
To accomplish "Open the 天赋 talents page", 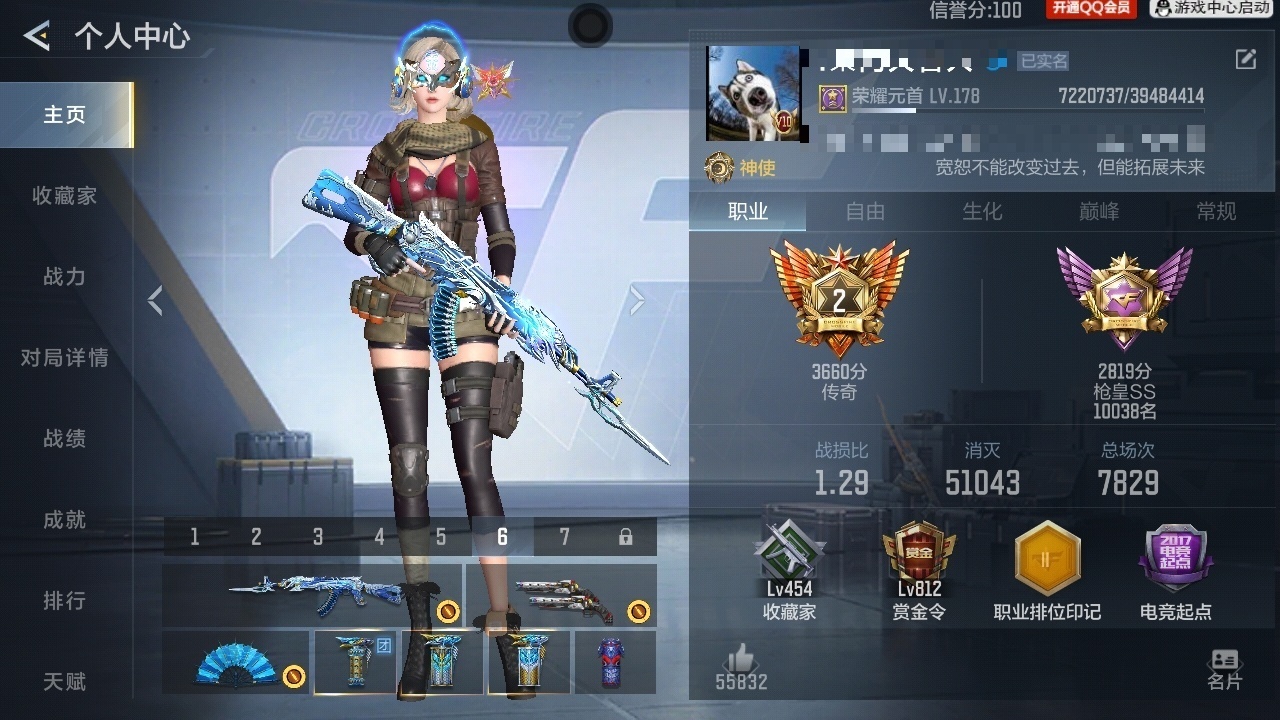I will coord(64,682).
